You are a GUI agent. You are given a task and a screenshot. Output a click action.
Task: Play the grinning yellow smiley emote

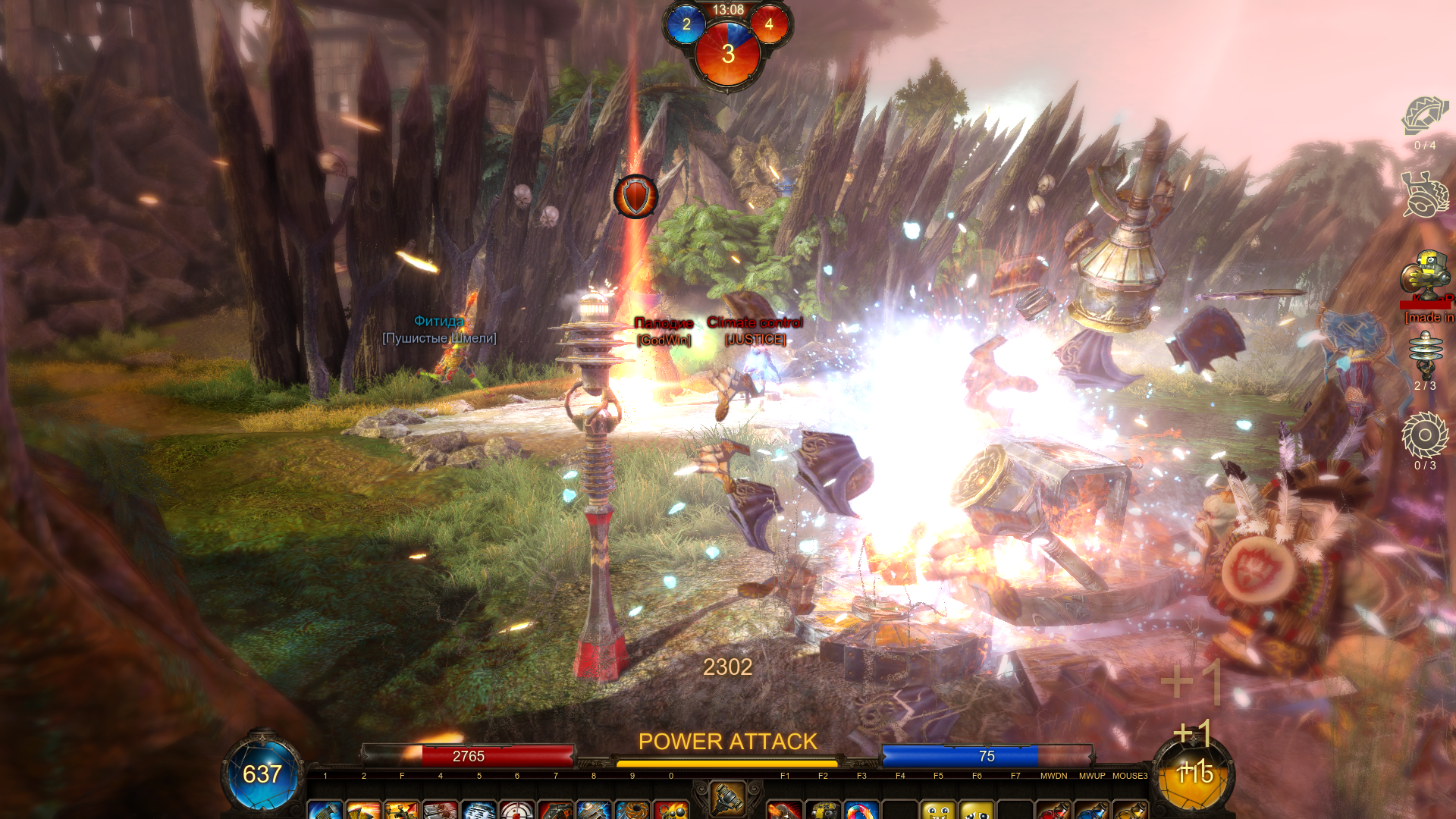[938, 810]
